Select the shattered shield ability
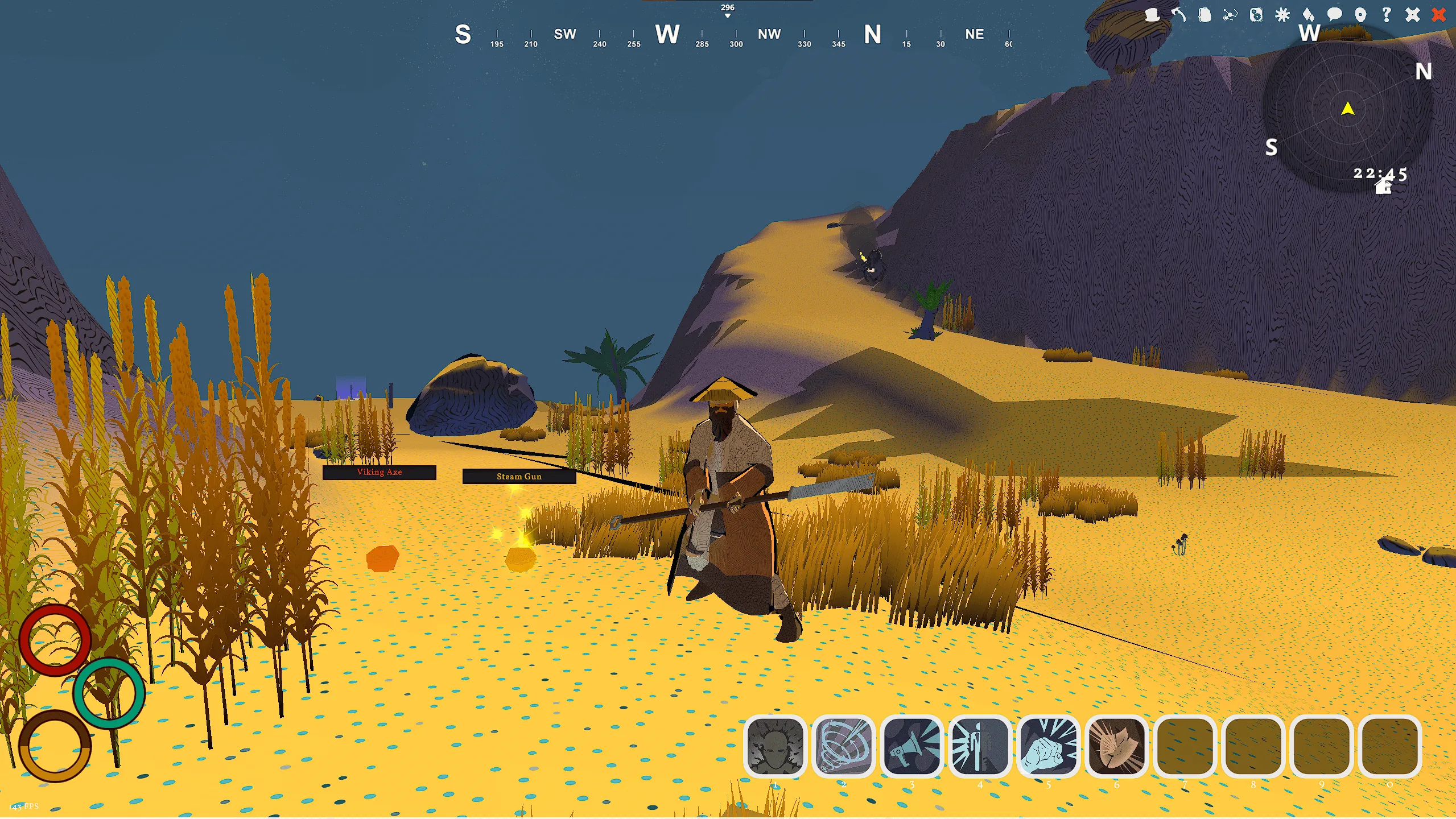Screen dimensions: 1456x819 point(1116,746)
